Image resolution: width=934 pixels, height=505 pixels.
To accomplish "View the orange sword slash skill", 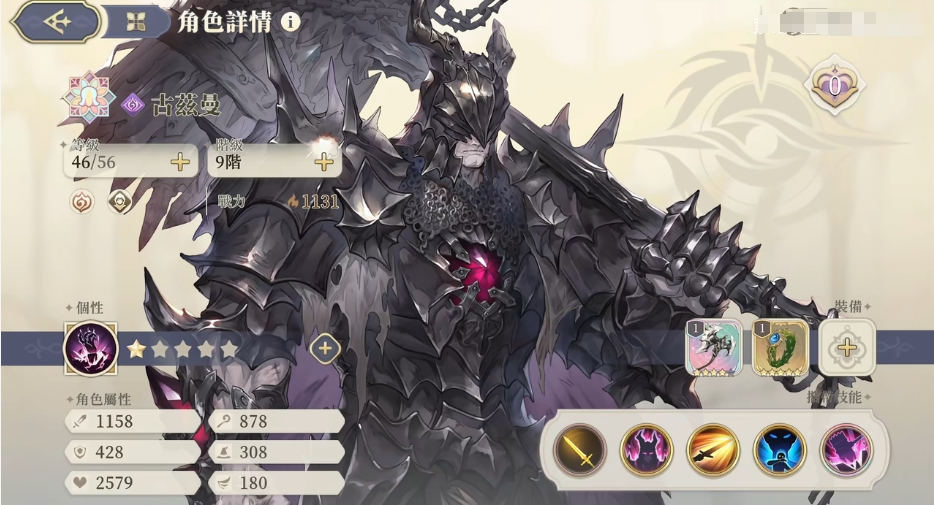I will [x=714, y=448].
